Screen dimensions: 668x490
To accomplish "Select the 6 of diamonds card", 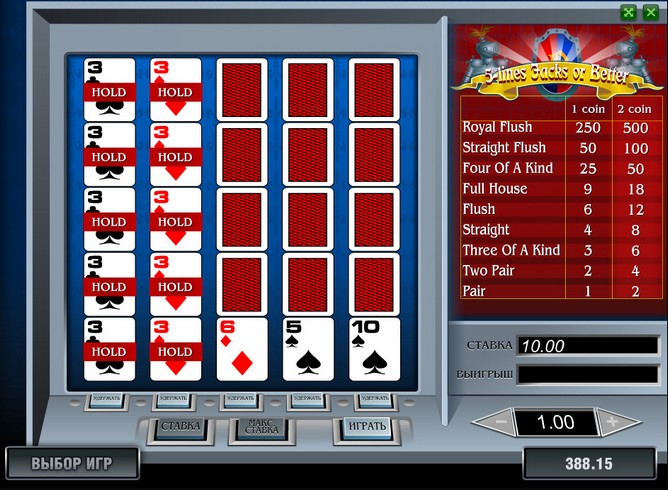I will click(242, 349).
